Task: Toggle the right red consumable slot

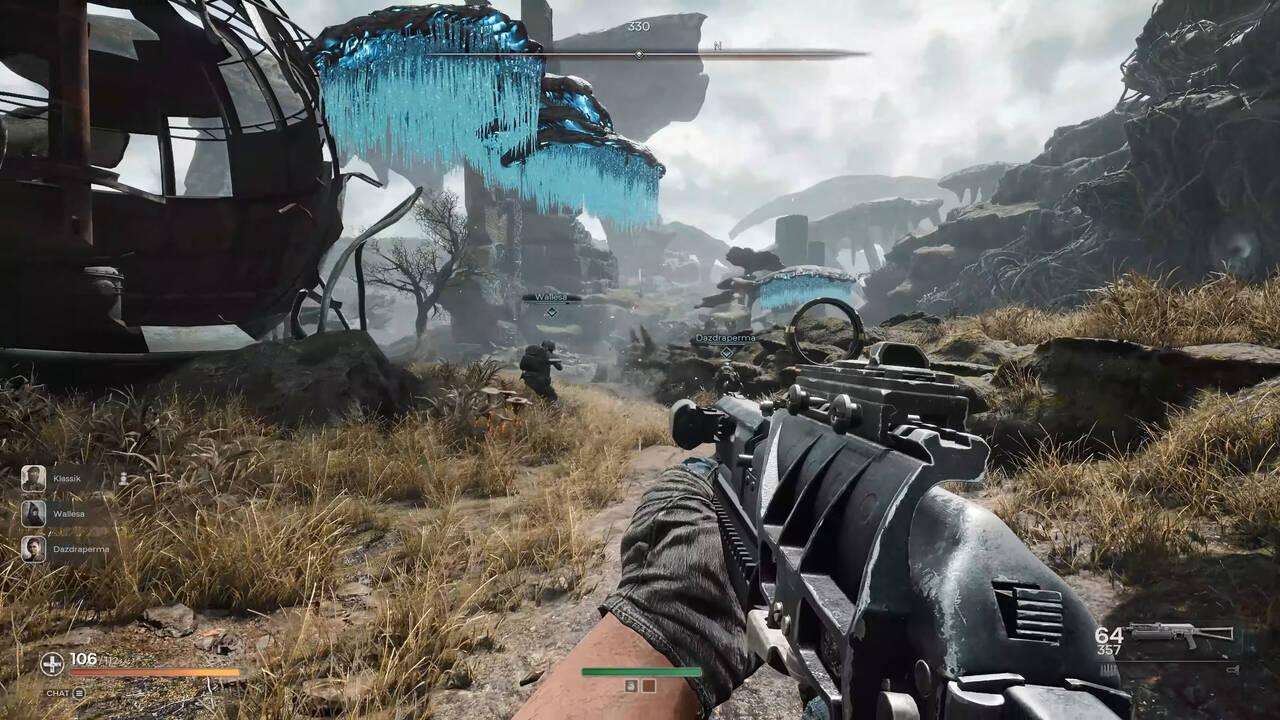Action: pos(648,685)
